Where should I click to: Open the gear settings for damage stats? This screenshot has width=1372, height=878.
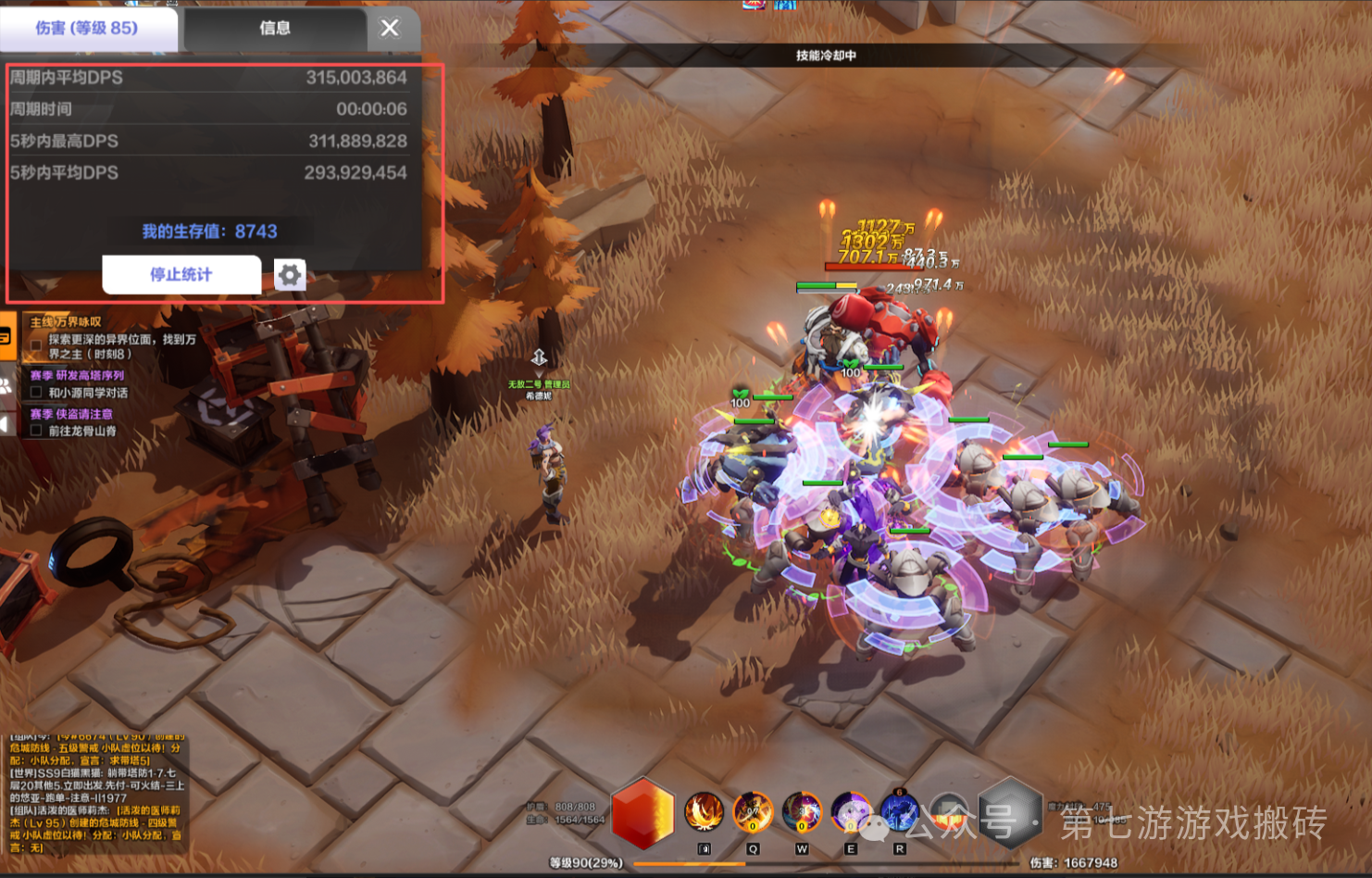[290, 275]
